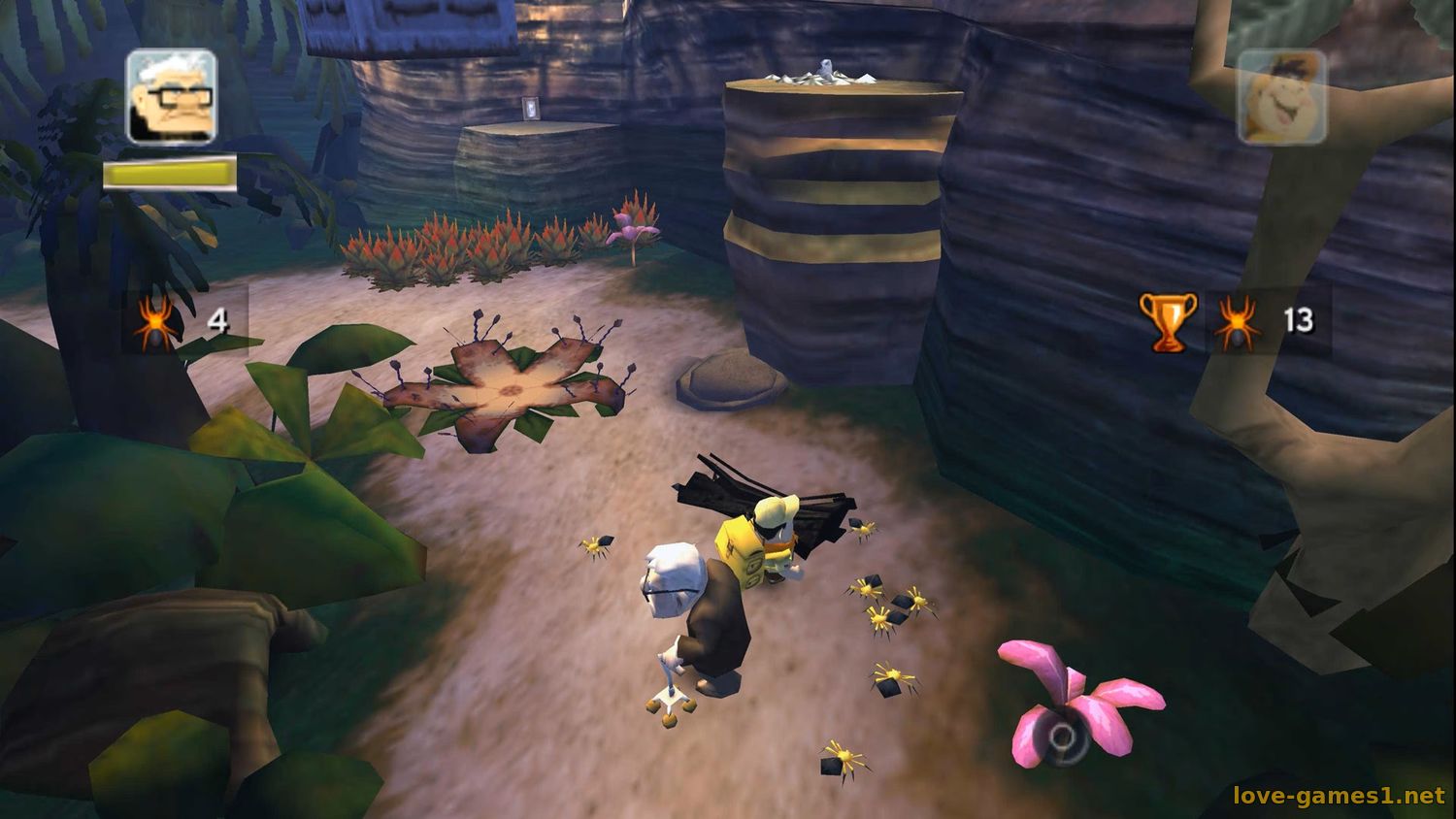
Task: Select Carl's character portrait
Action: point(171,97)
